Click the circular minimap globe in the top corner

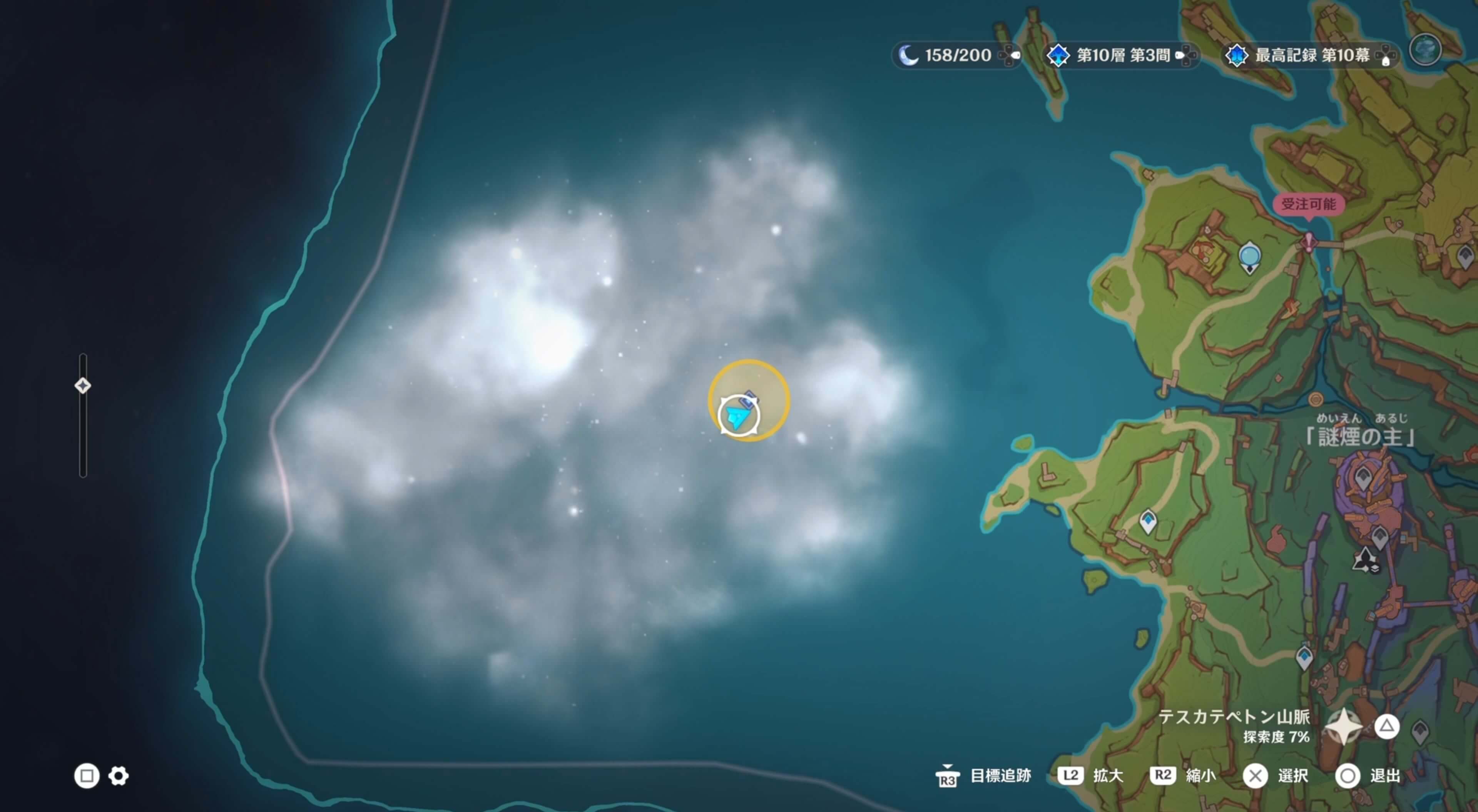[x=1425, y=50]
